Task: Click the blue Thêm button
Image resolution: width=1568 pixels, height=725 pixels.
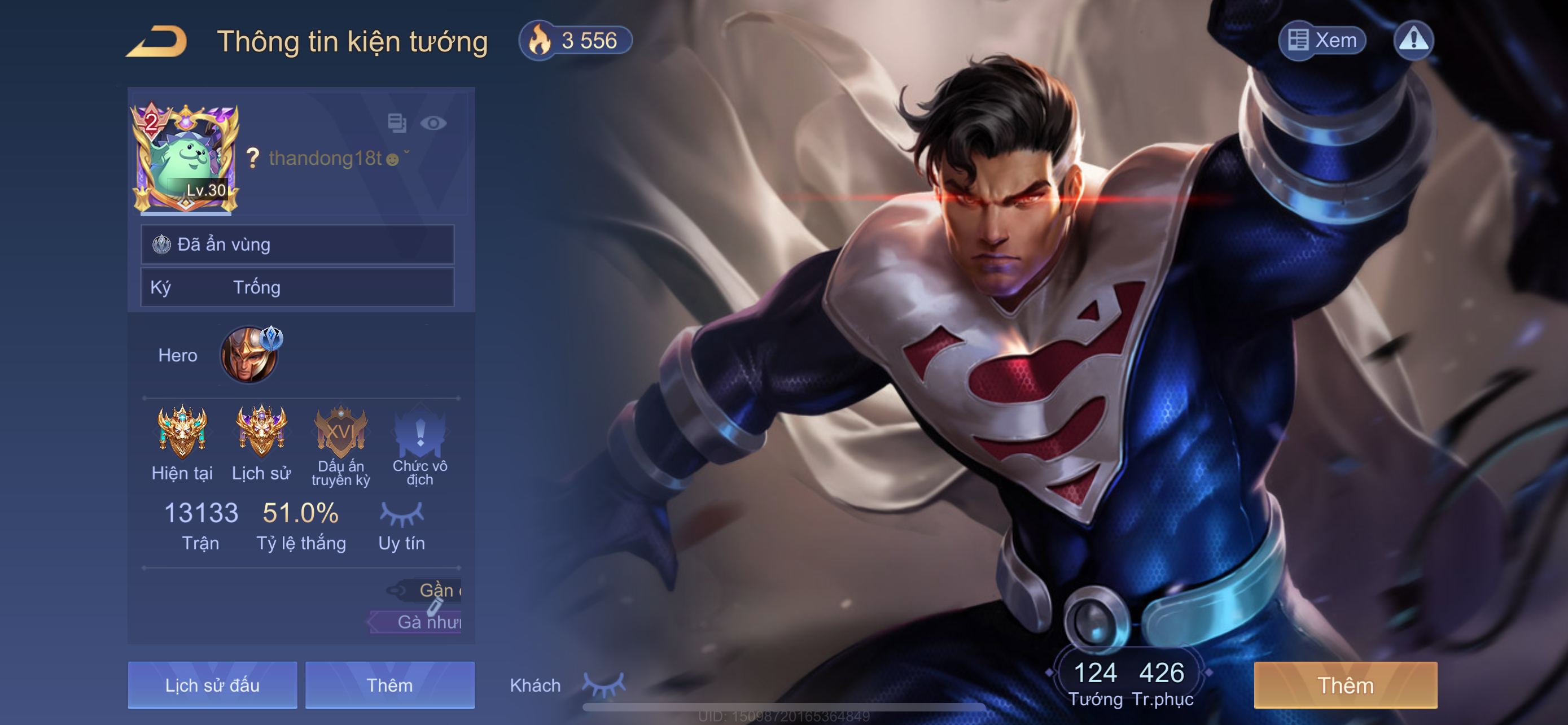Action: click(389, 685)
